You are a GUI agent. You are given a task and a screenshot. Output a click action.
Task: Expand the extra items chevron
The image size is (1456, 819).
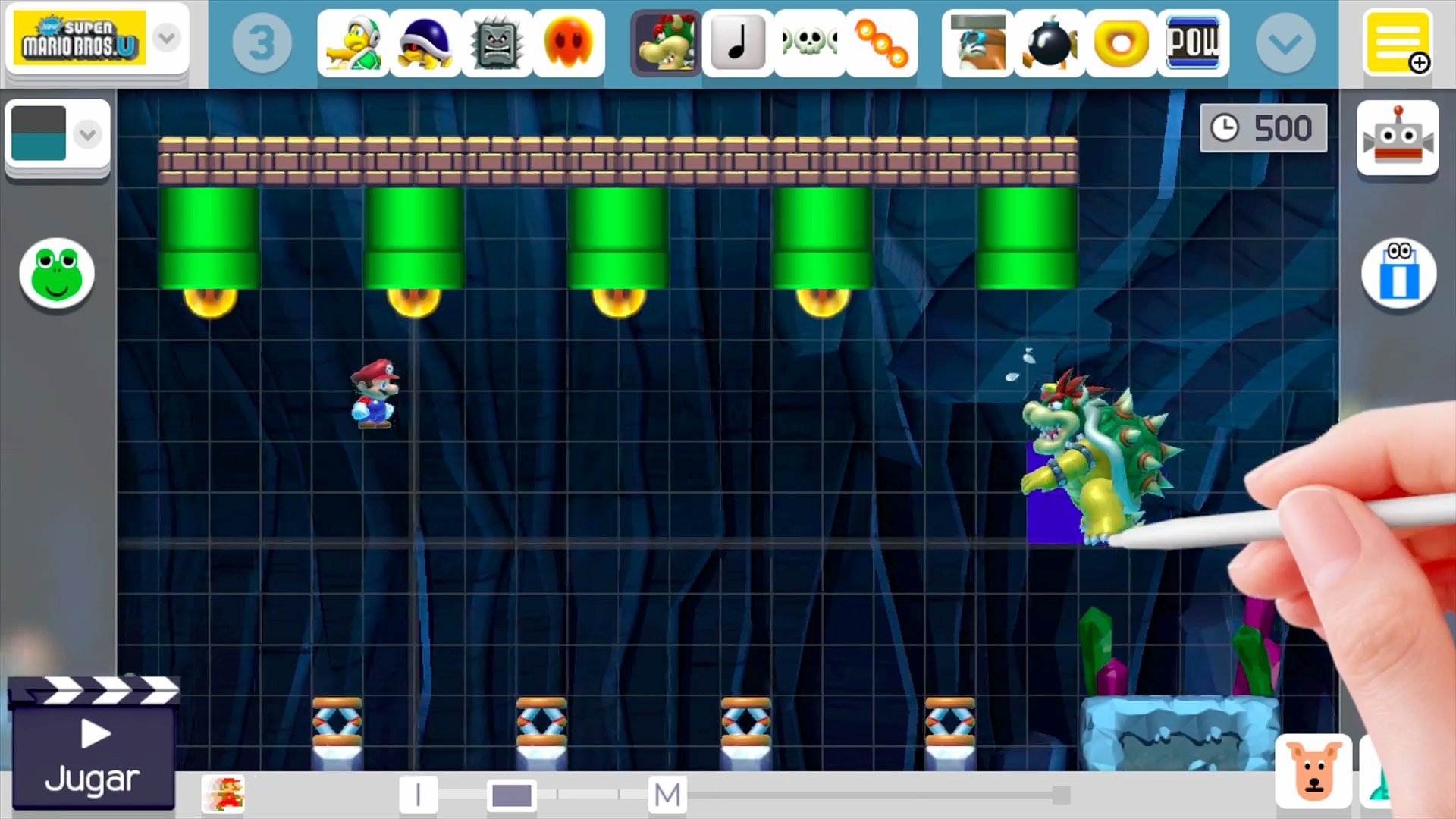pos(1285,42)
